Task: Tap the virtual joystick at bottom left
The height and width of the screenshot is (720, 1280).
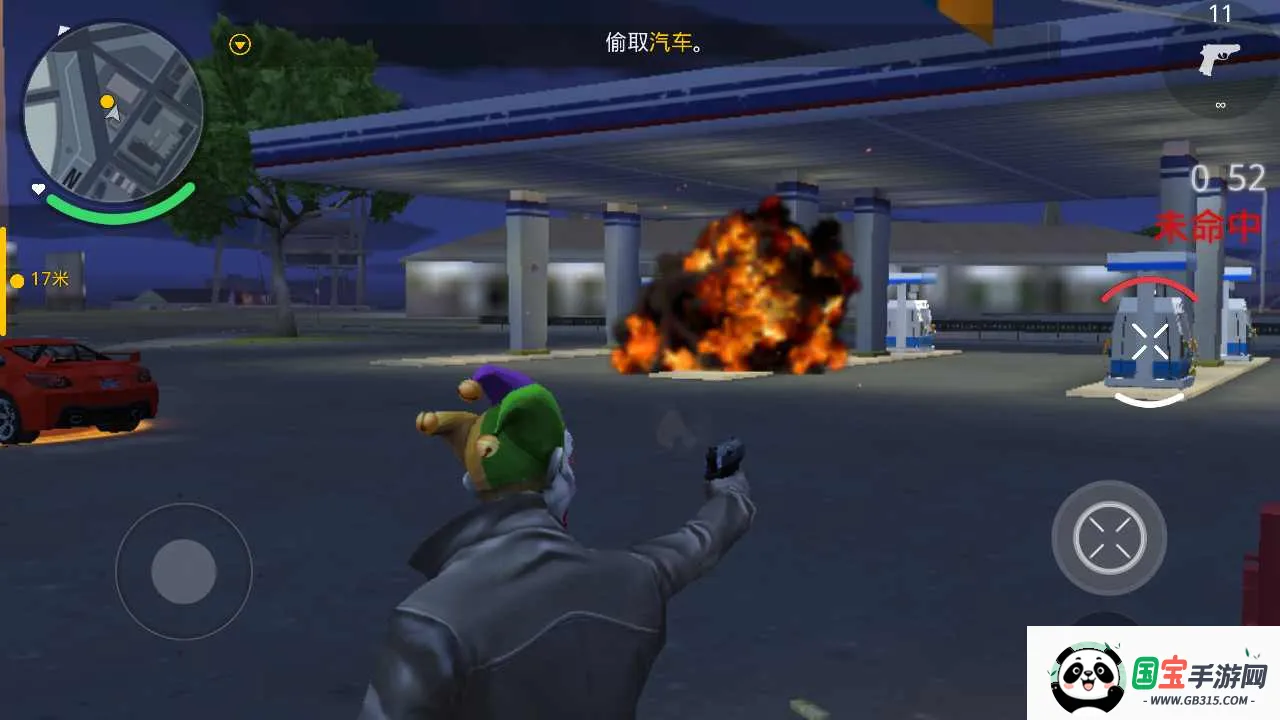Action: pyautogui.click(x=183, y=572)
